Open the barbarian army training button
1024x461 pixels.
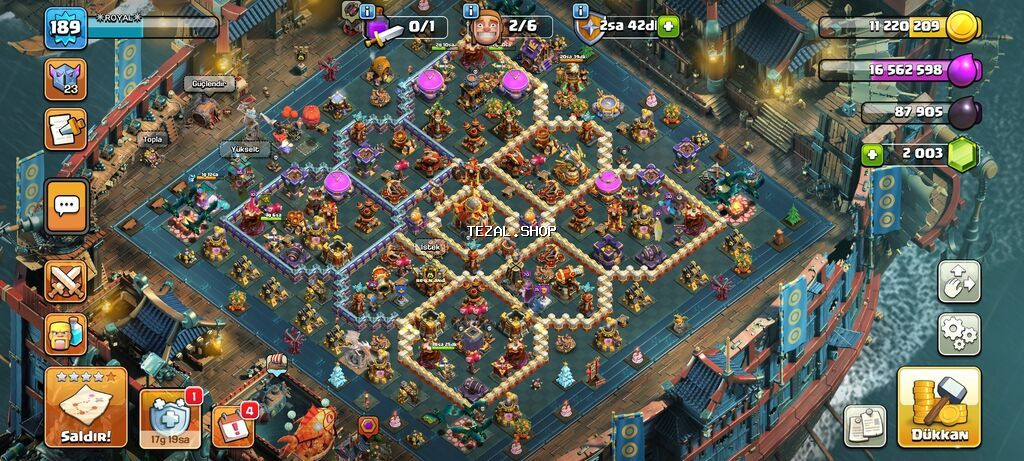pyautogui.click(x=66, y=335)
